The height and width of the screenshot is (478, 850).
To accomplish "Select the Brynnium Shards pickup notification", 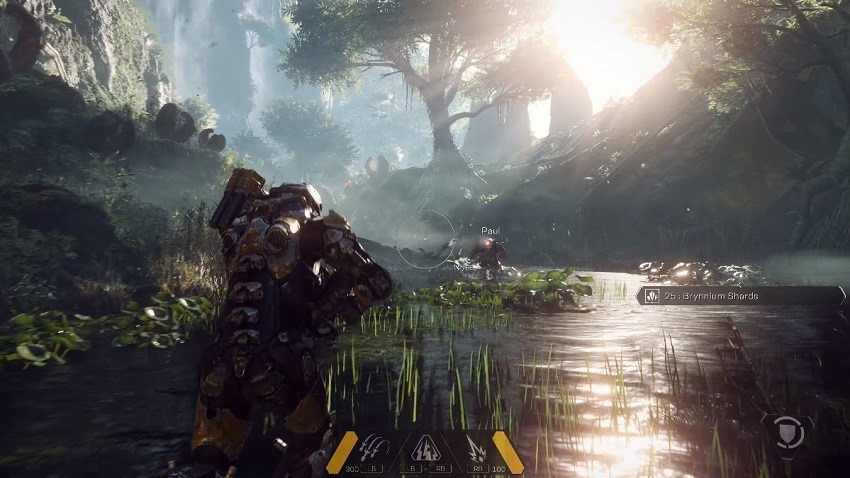I will (740, 296).
